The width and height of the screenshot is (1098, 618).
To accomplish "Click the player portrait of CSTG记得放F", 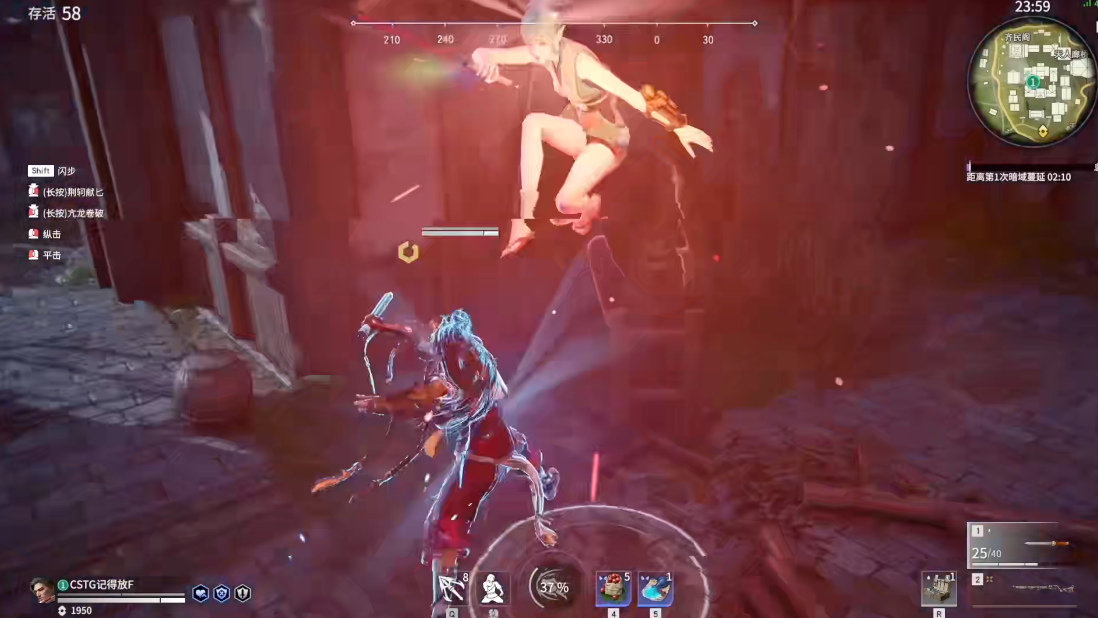I will pos(42,590).
